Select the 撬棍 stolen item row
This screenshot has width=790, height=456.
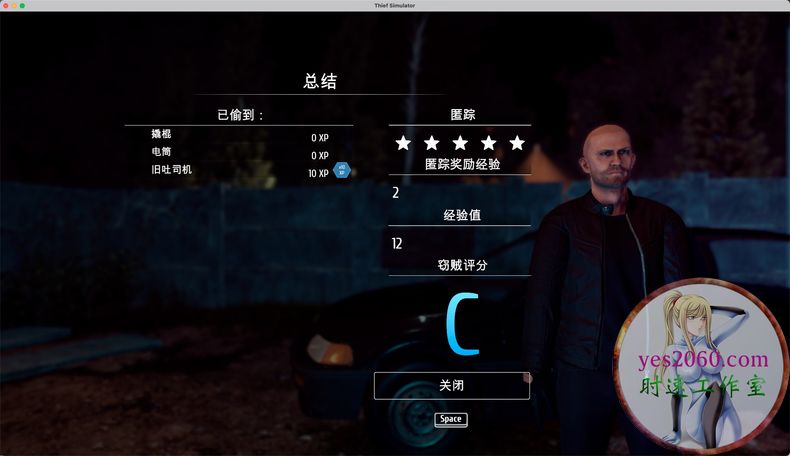[238, 135]
